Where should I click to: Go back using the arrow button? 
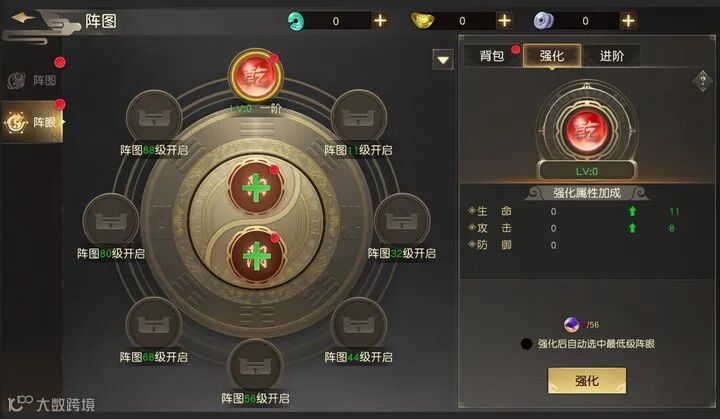pos(22,19)
